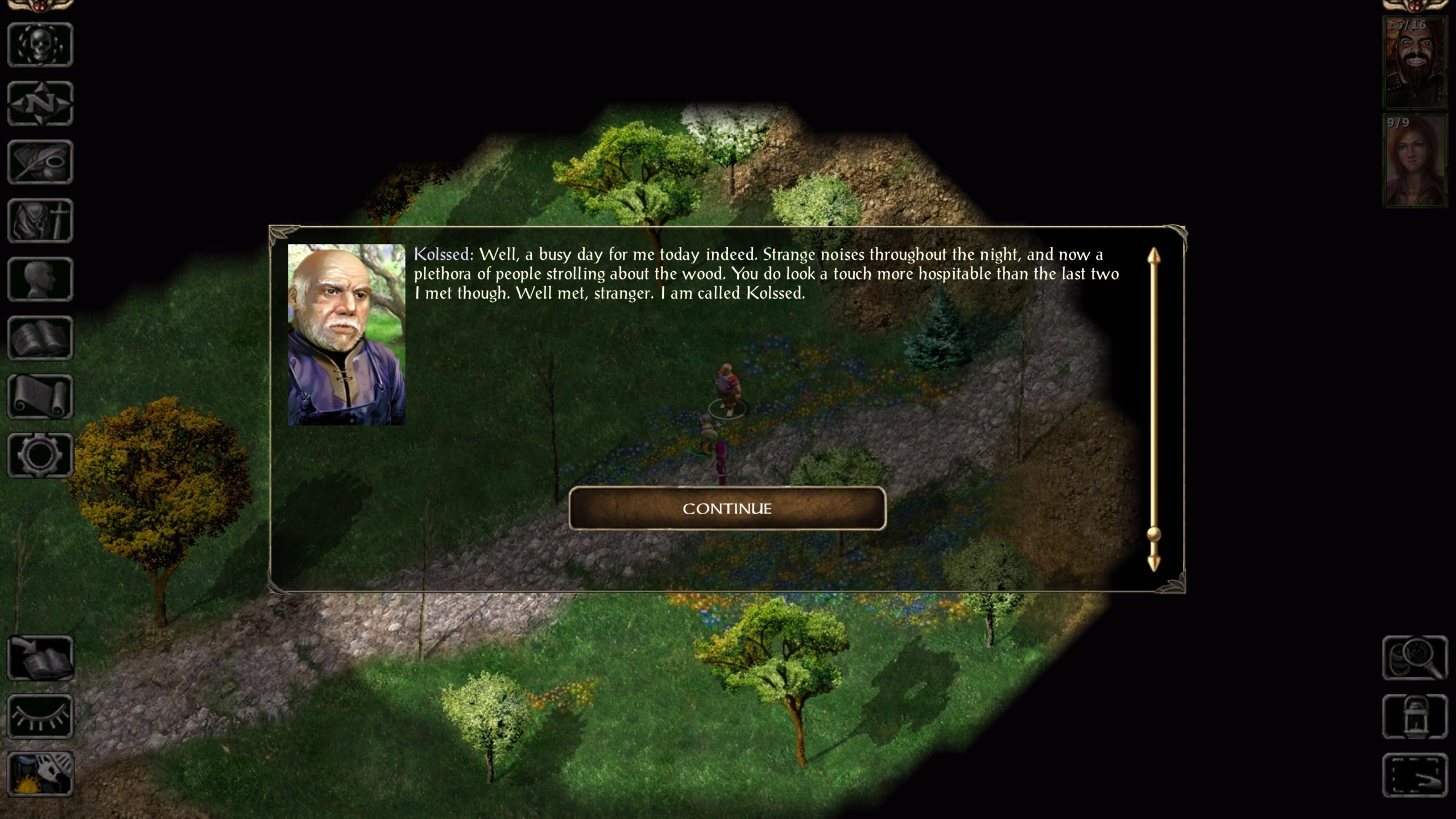
Task: Rest the party with the campfire icon
Action: click(40, 774)
